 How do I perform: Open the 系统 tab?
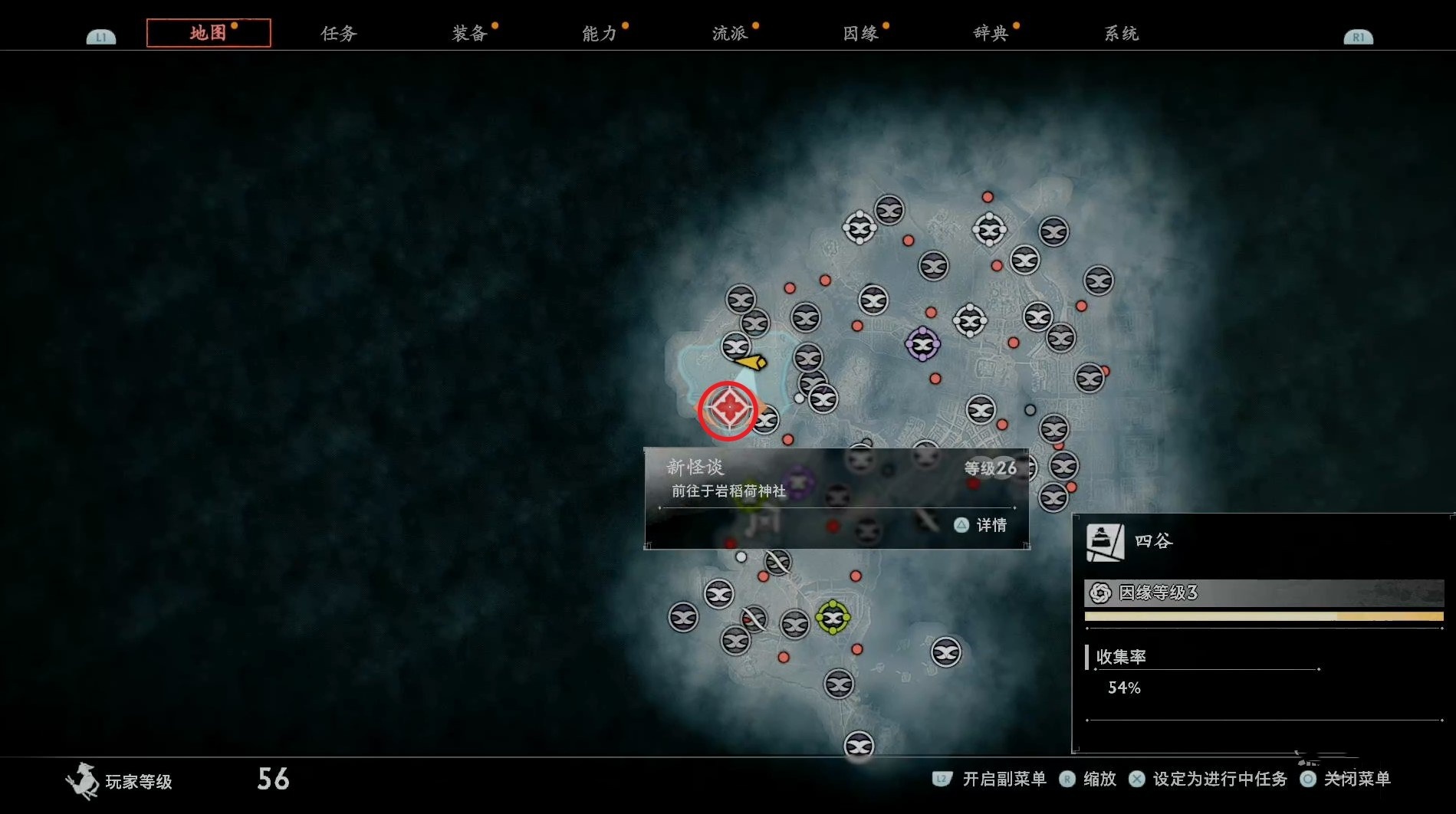coord(1120,33)
